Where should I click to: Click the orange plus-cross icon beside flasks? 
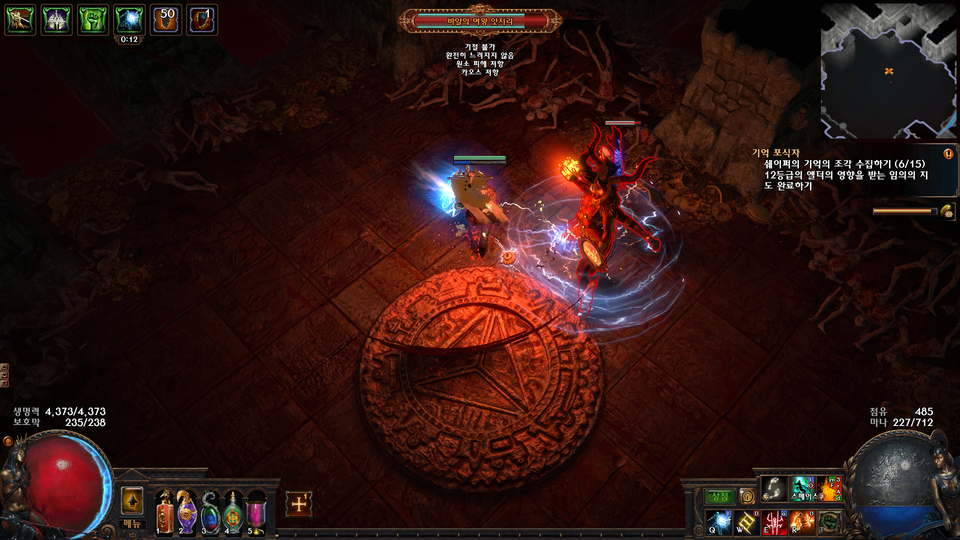(298, 505)
